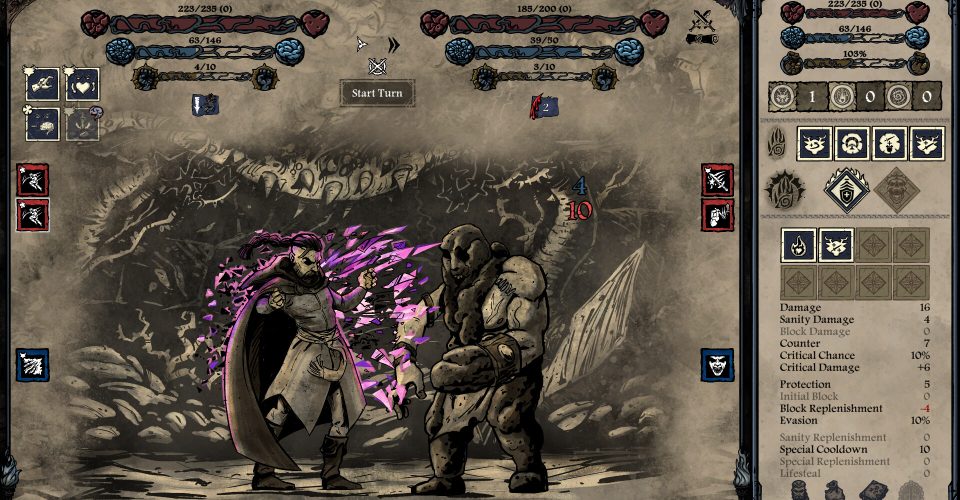Open the crossed swords combat icon

coord(703,19)
